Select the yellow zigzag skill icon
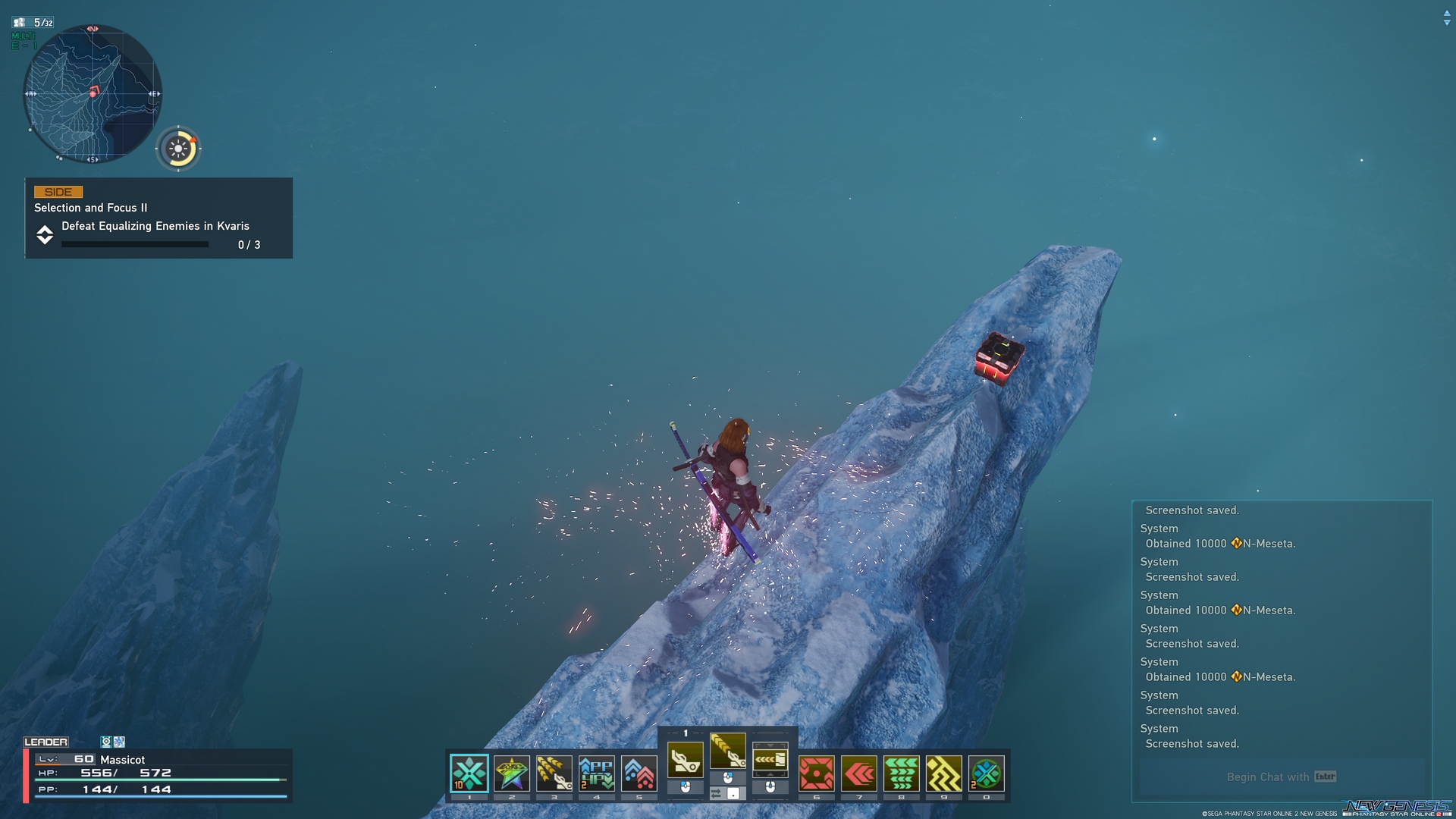1456x819 pixels. tap(944, 773)
